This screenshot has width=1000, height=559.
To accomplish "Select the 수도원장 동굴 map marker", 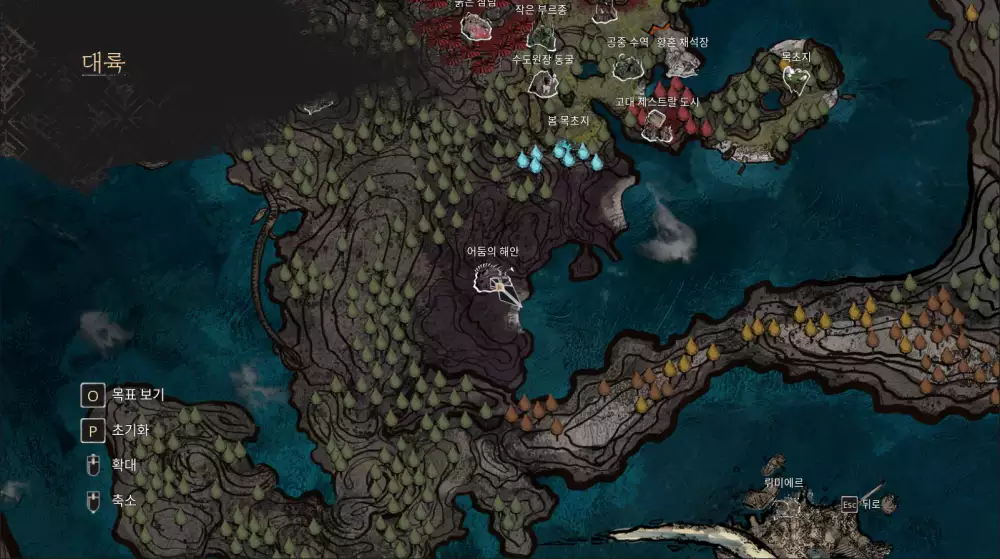I will pyautogui.click(x=543, y=82).
